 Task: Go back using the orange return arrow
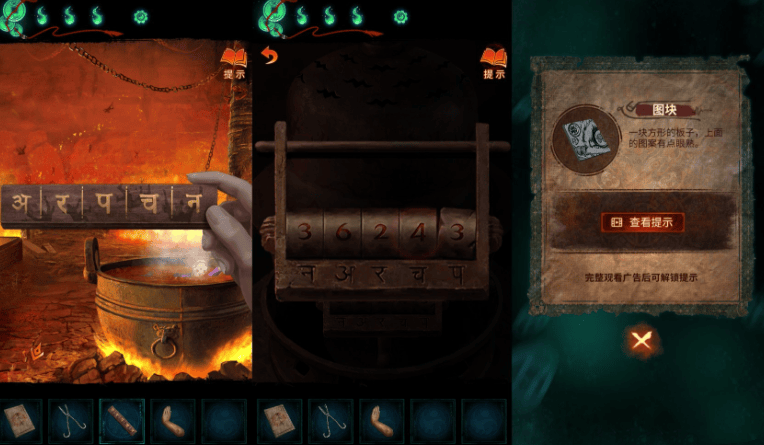pyautogui.click(x=268, y=56)
